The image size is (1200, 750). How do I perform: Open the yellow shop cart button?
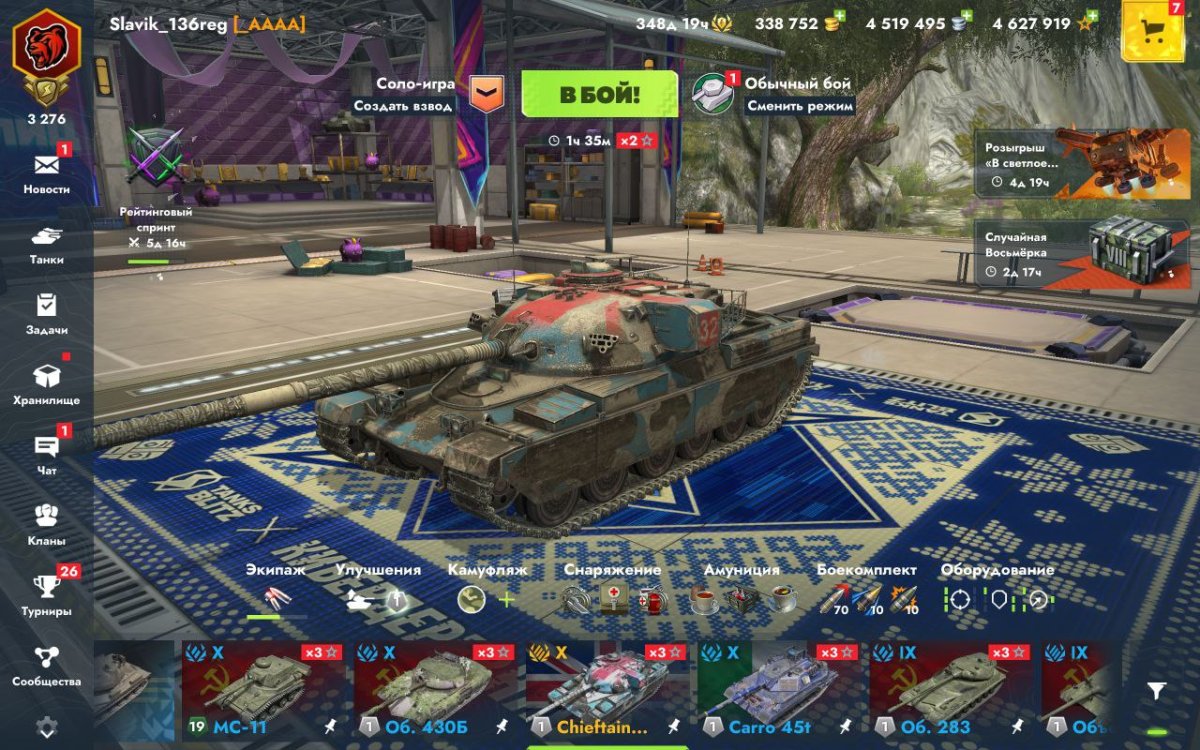pos(1152,32)
